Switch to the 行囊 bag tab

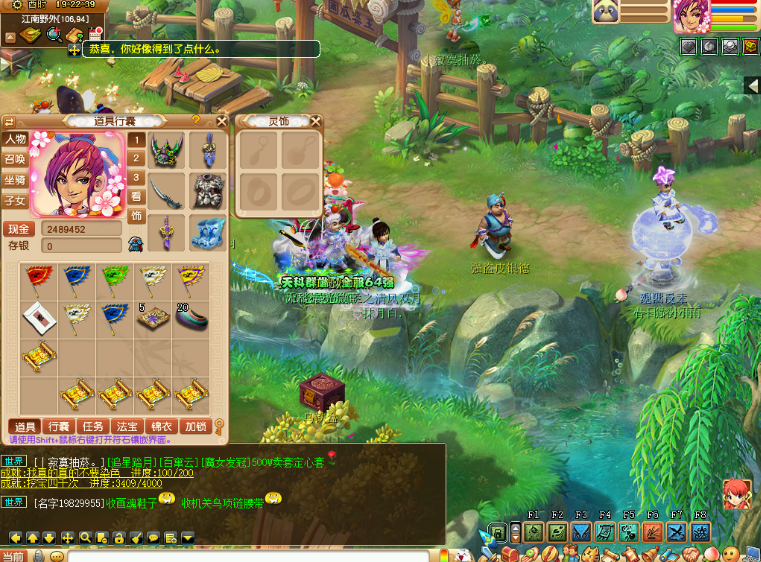(x=60, y=427)
